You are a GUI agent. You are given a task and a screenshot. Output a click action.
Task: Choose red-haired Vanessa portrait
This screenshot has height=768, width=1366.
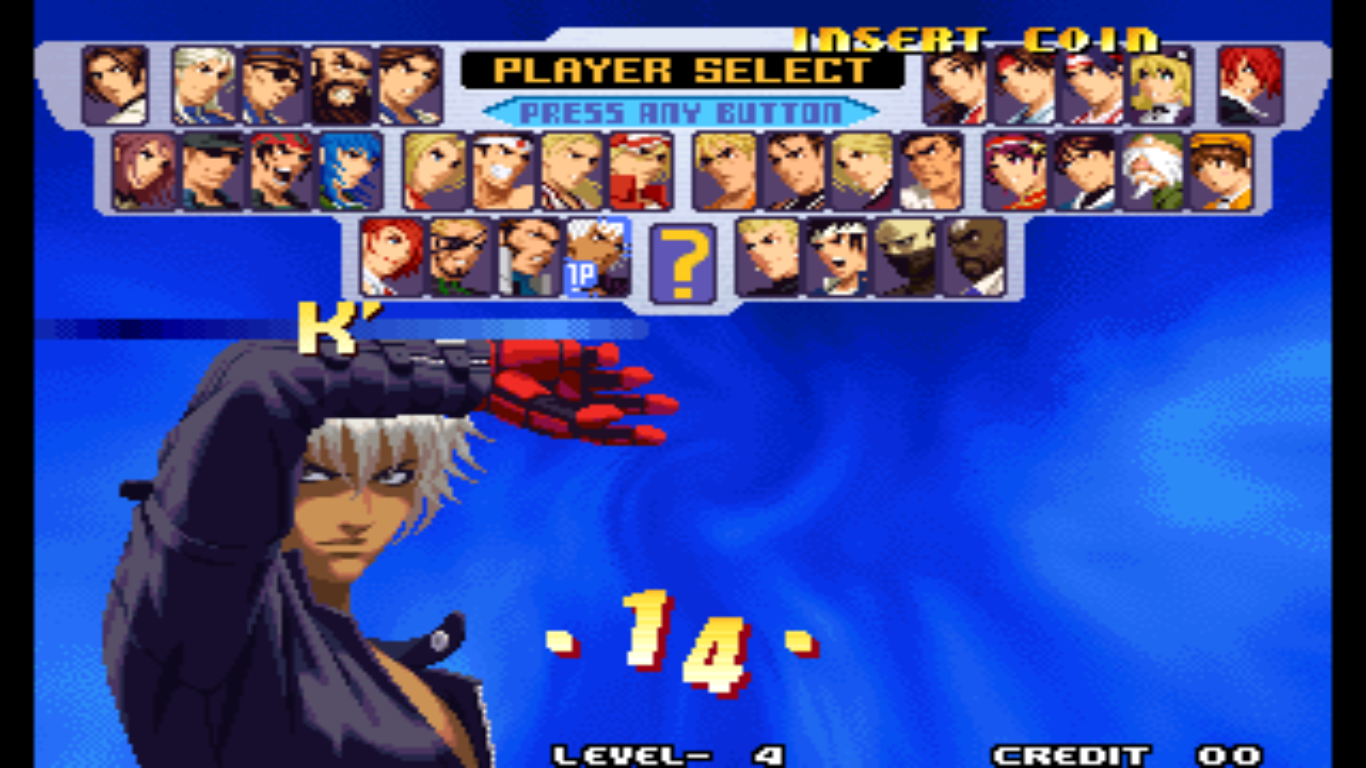[x=391, y=257]
